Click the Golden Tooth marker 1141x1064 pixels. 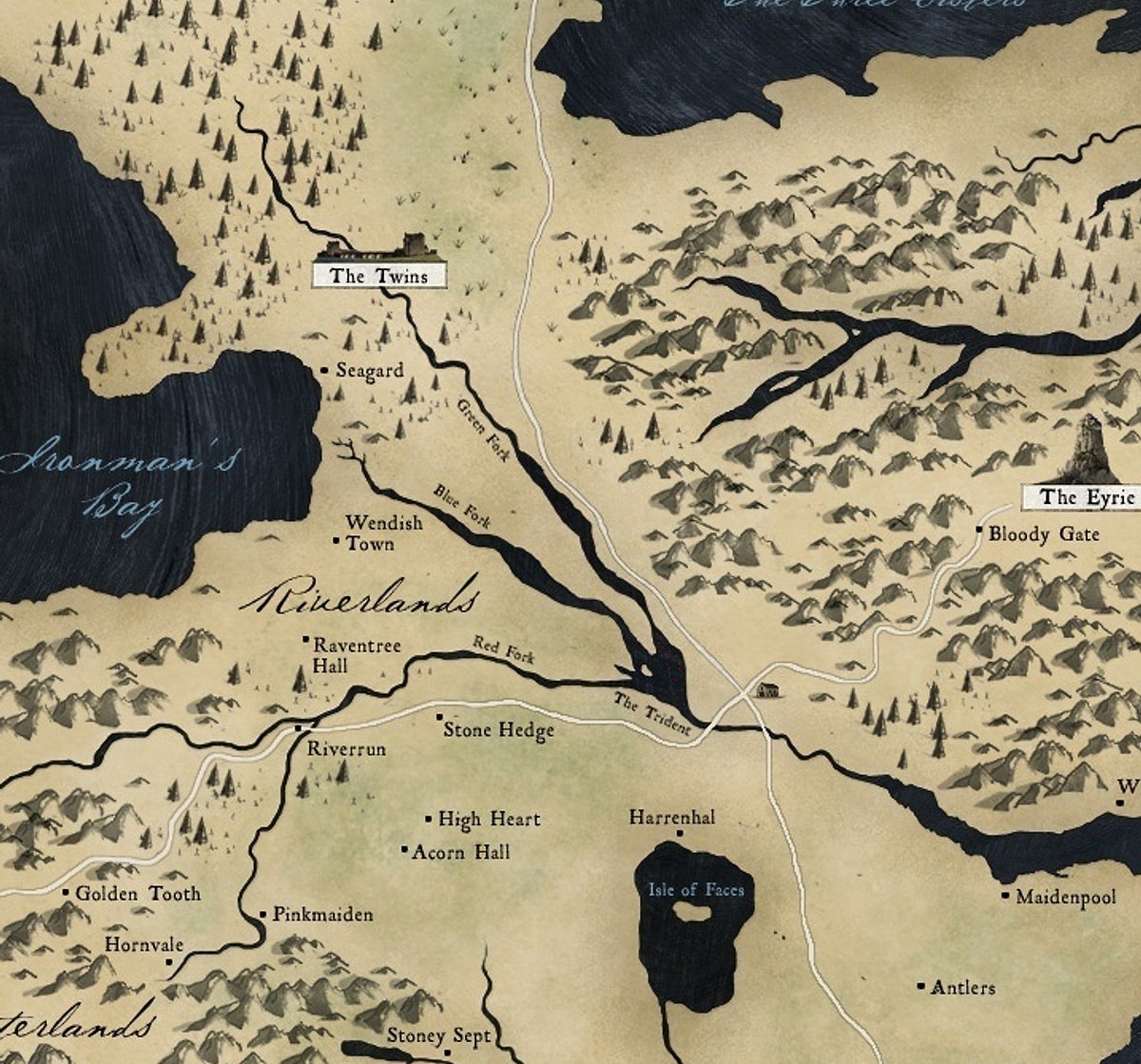coord(66,892)
